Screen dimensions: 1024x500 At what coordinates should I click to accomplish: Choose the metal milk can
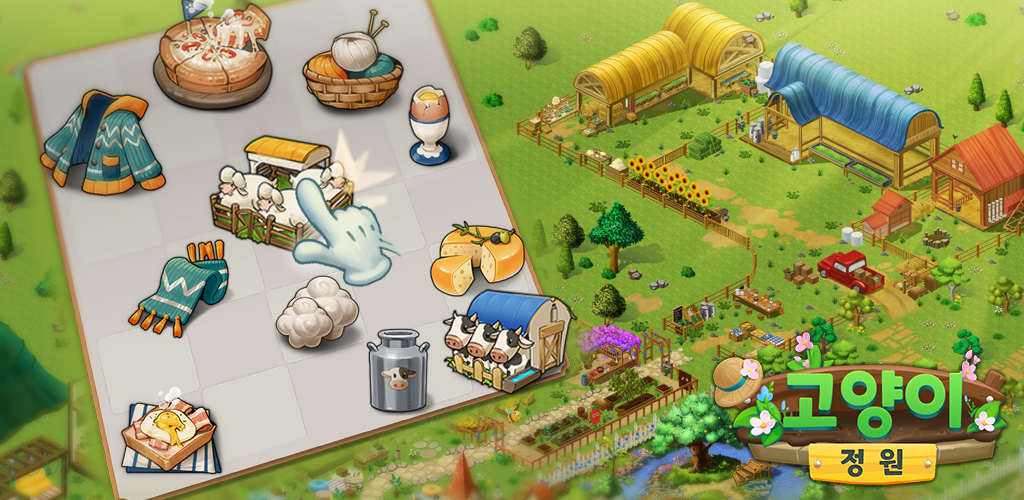(x=398, y=372)
